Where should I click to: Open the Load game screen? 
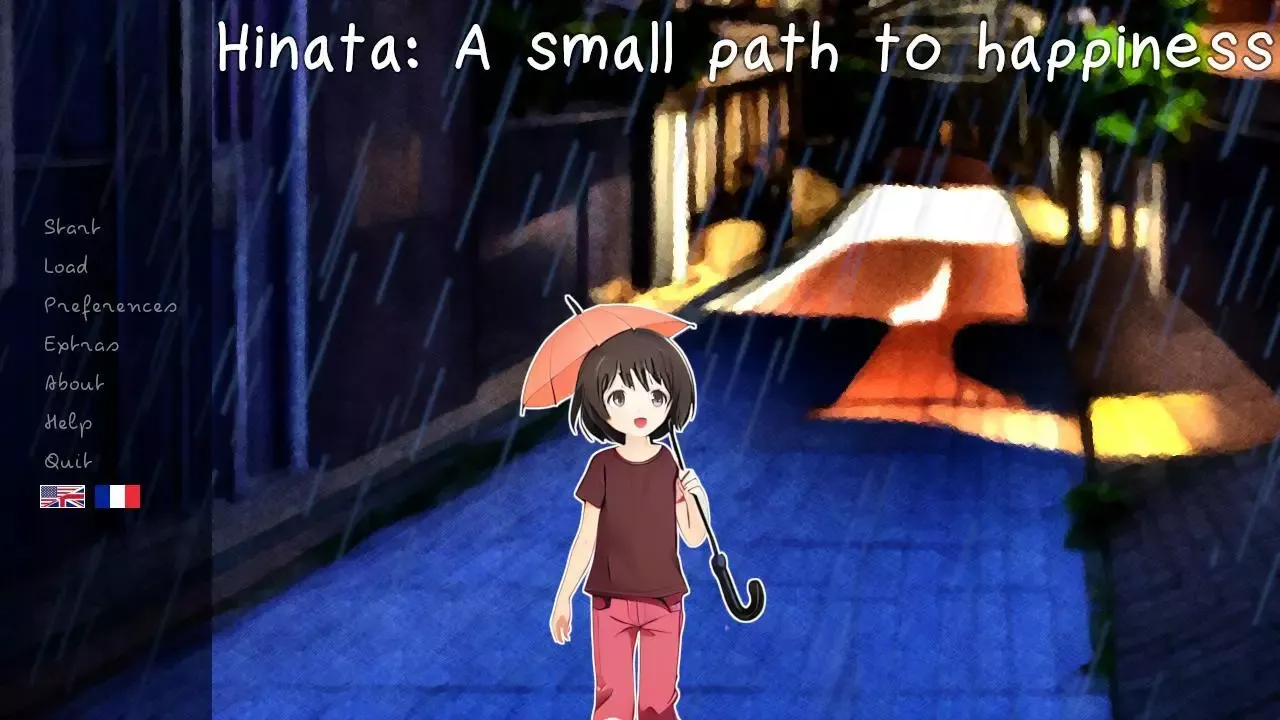[x=64, y=266]
